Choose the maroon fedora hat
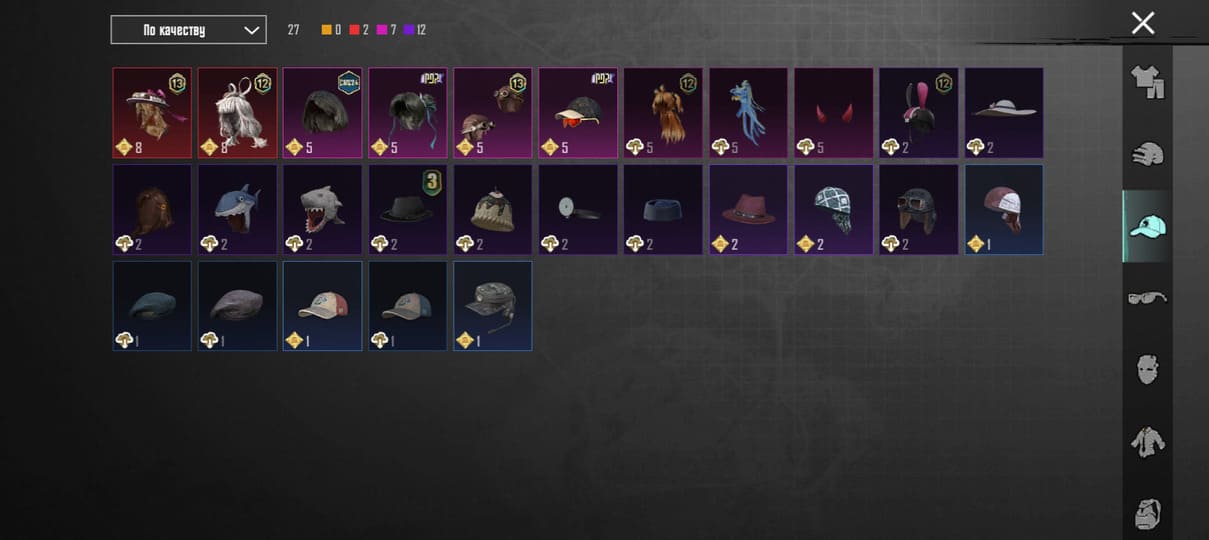1209x540 pixels. [748, 209]
